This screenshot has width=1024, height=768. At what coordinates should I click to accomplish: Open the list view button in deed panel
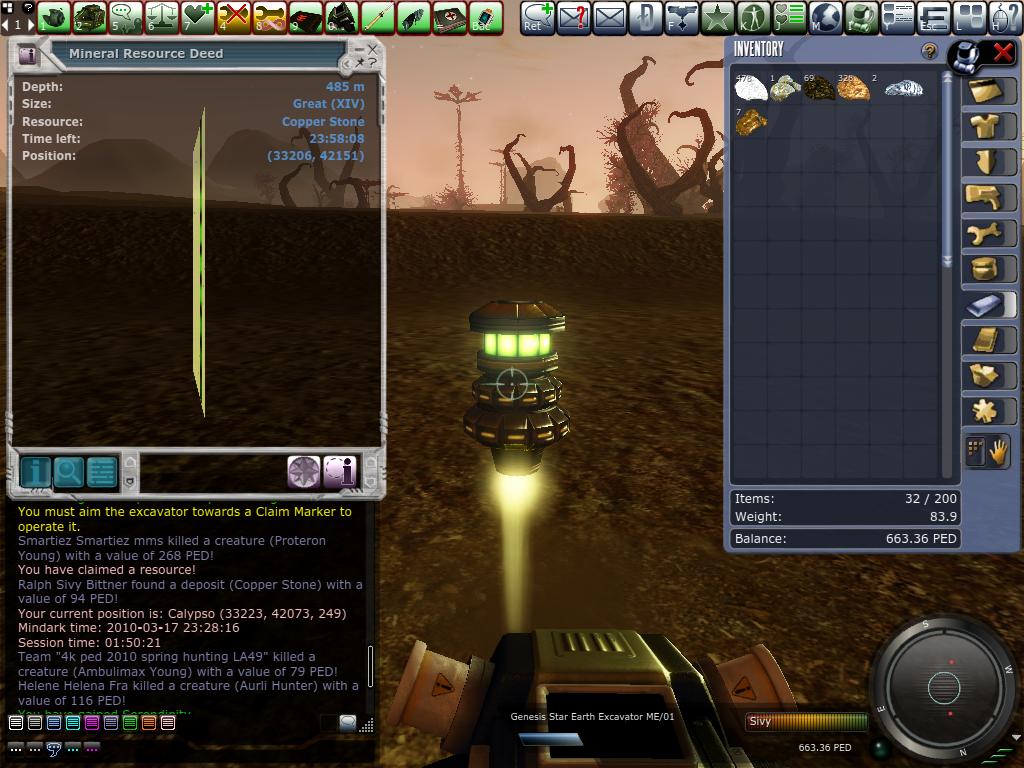(x=102, y=472)
